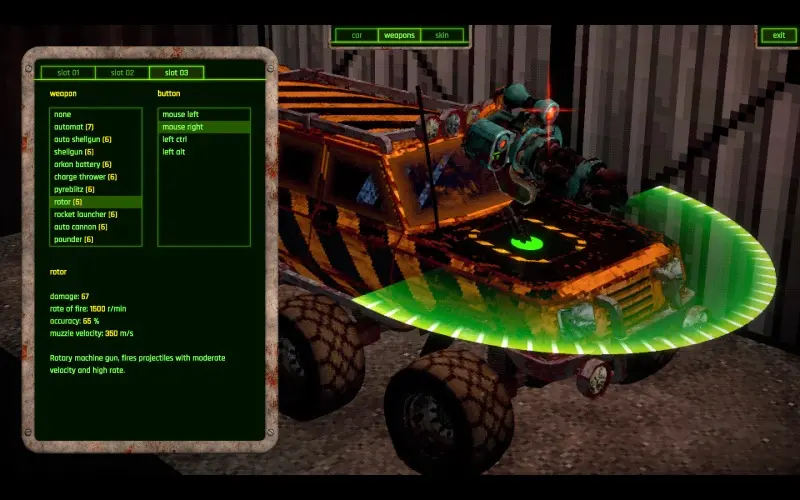This screenshot has width=800, height=500.
Task: Select the pounder weapon
Action: [75, 240]
